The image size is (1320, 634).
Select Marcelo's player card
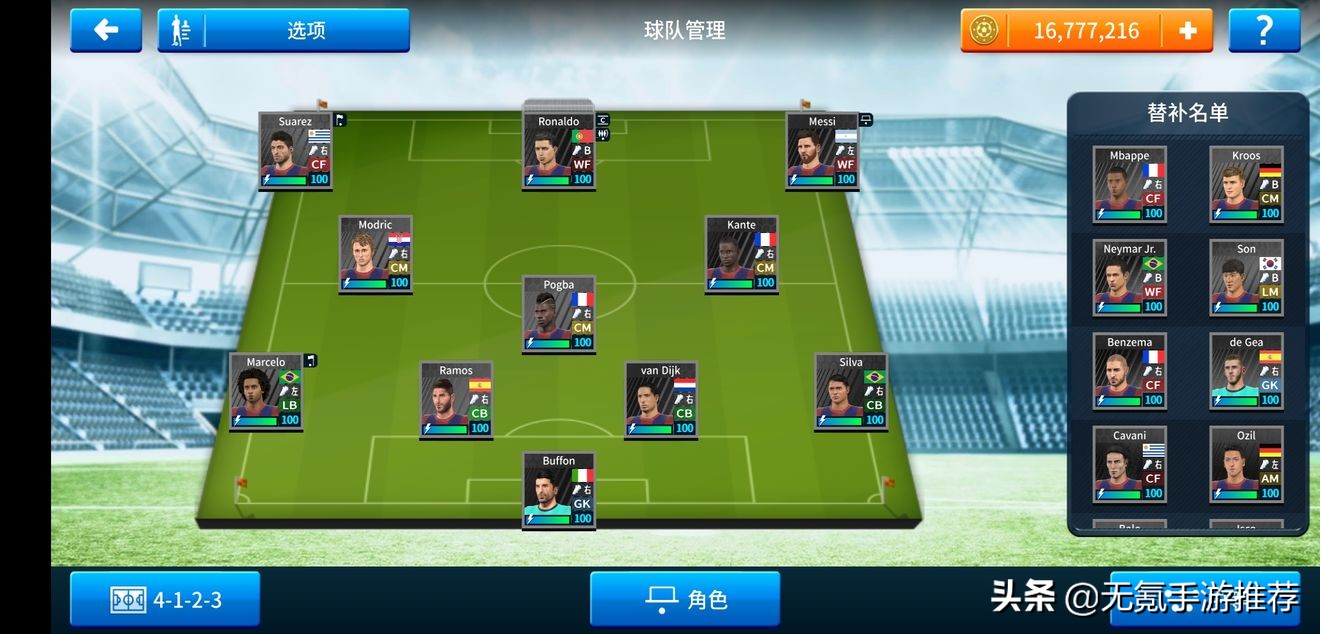click(266, 391)
